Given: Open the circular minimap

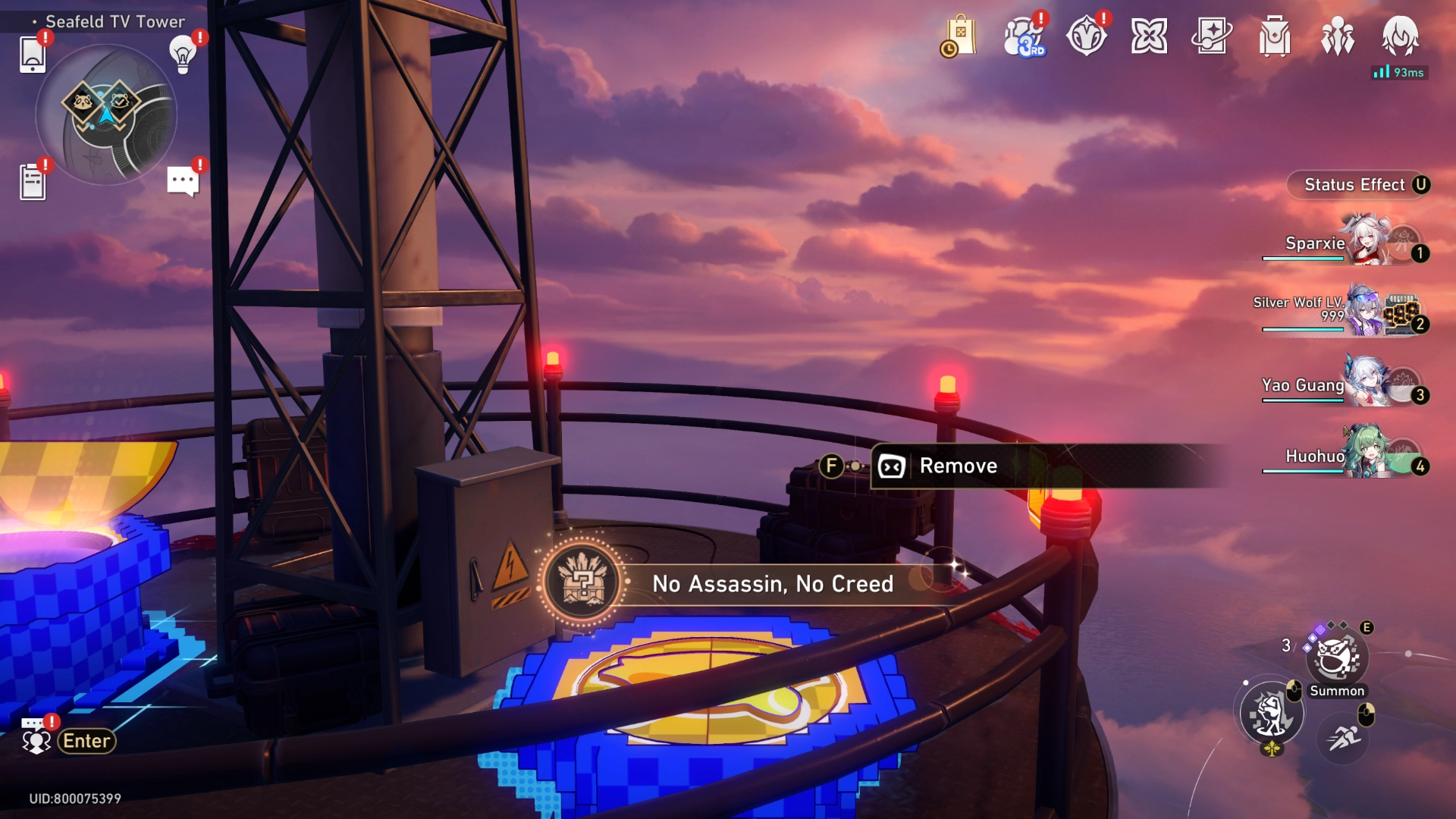Looking at the screenshot, I should [x=106, y=115].
